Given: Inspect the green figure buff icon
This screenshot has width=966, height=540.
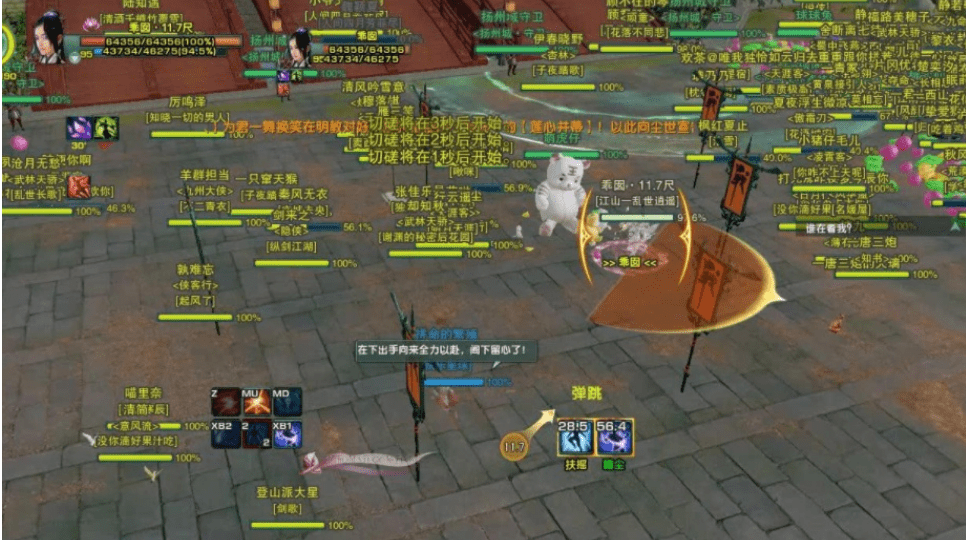Looking at the screenshot, I should click(x=105, y=128).
